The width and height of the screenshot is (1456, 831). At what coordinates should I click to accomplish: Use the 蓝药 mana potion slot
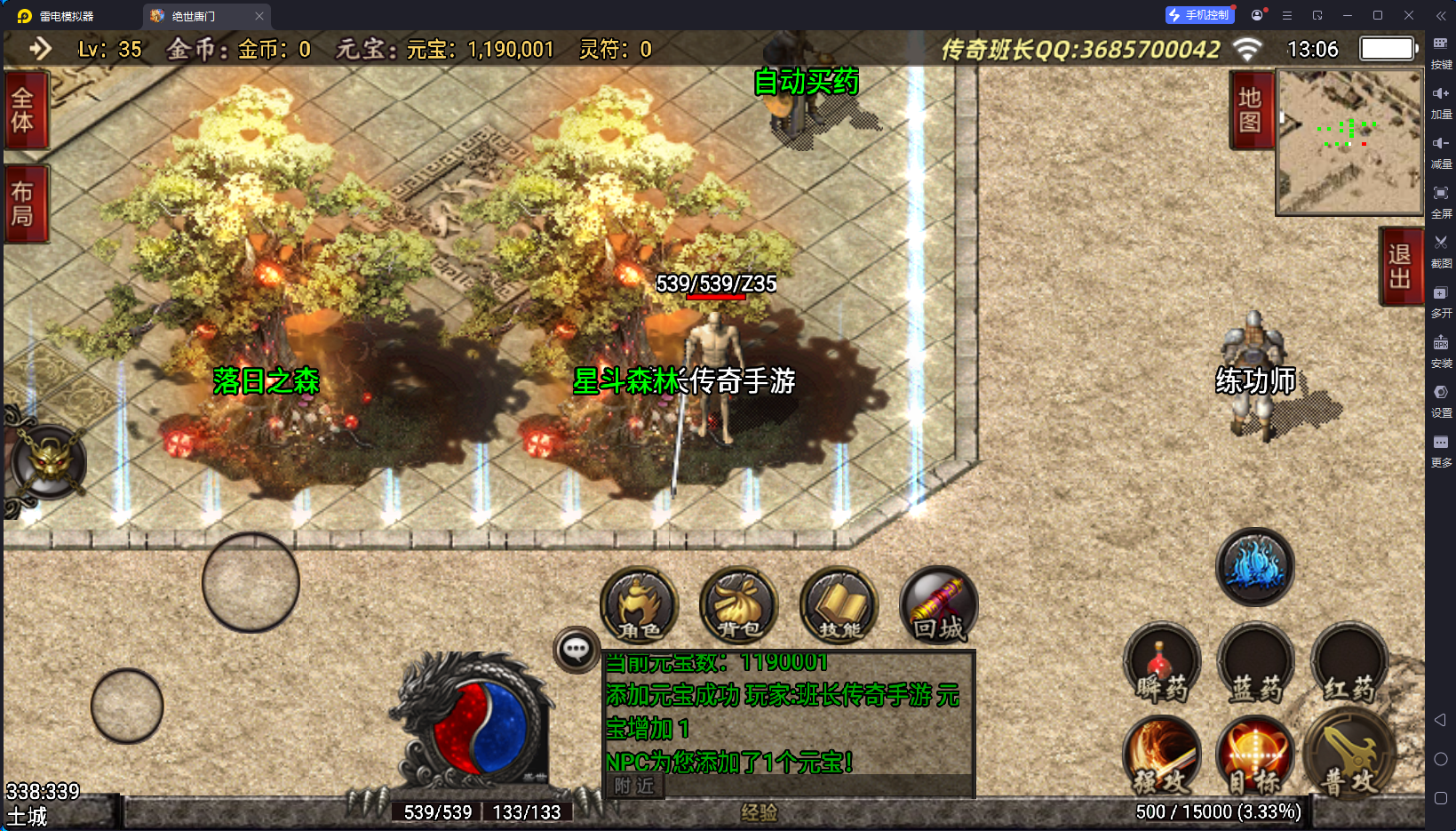pos(1255,664)
